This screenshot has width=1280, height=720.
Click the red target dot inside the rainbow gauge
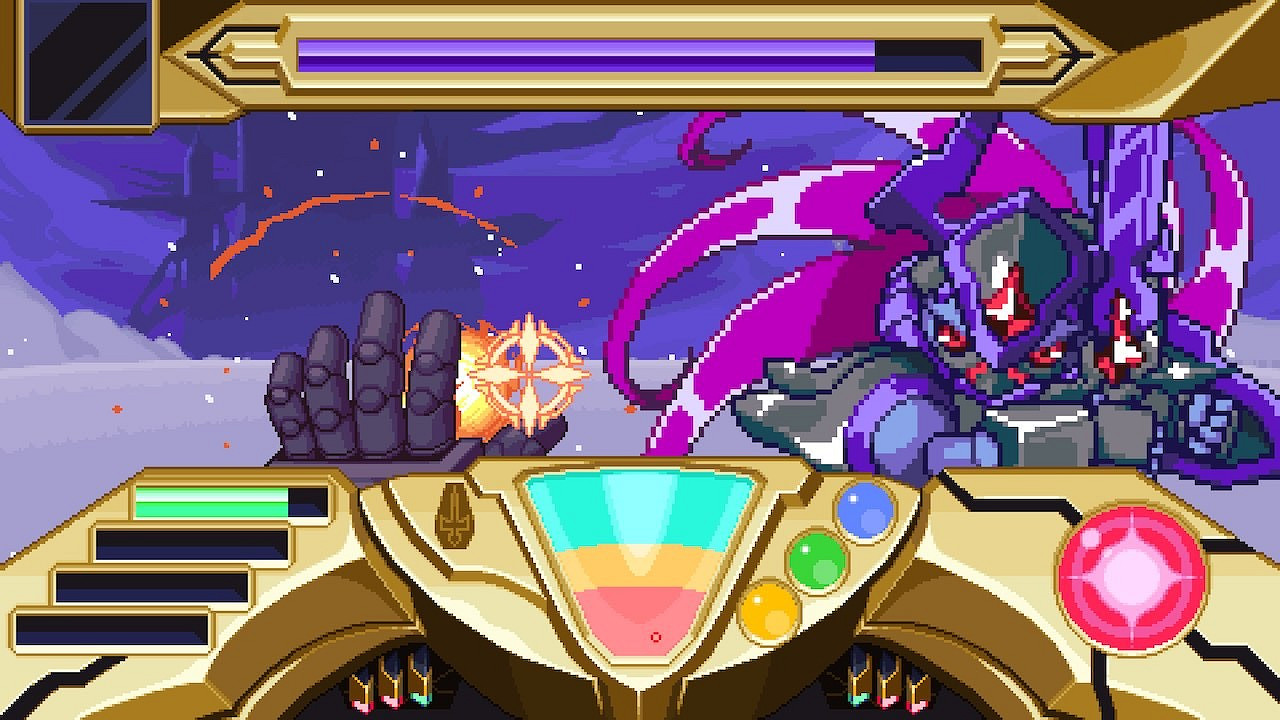click(x=657, y=635)
